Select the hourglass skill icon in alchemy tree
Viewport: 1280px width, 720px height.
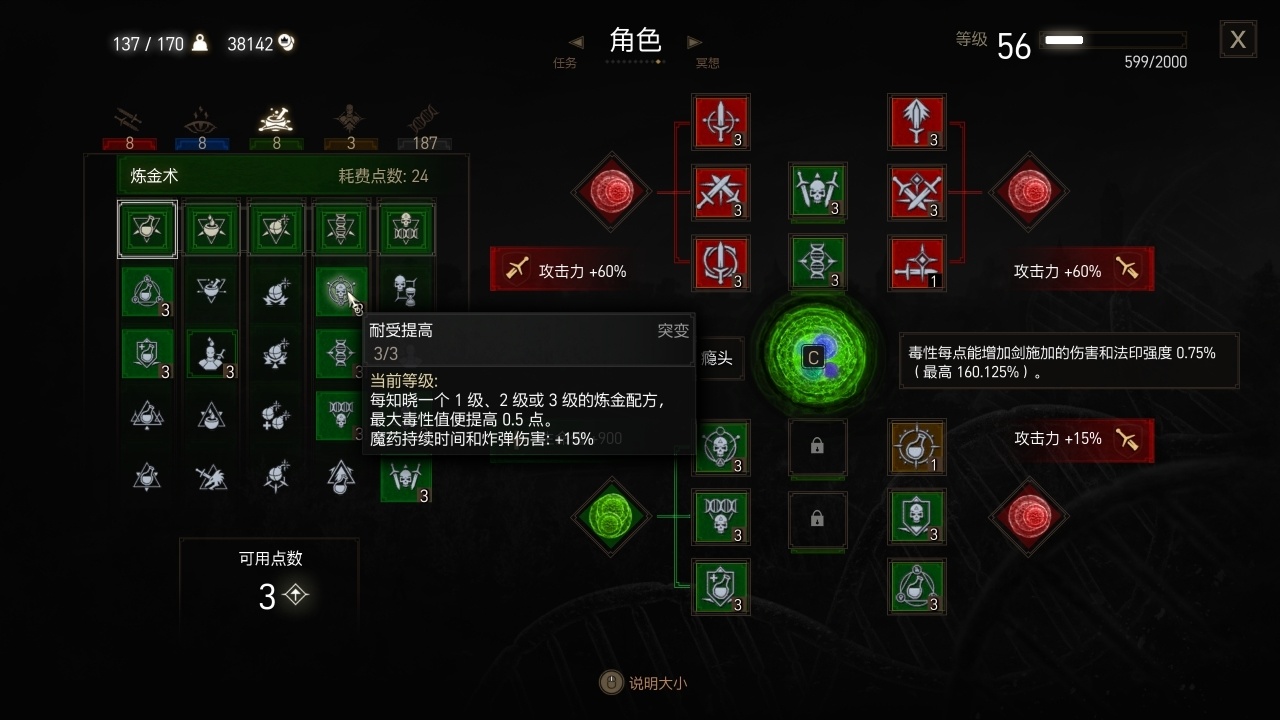pos(404,291)
